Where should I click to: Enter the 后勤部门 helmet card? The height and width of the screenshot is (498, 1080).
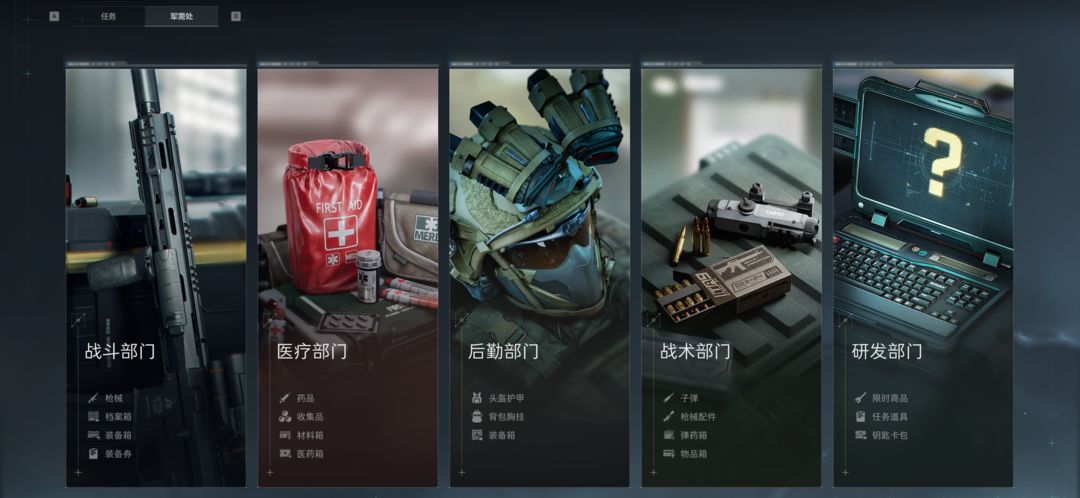click(540, 277)
